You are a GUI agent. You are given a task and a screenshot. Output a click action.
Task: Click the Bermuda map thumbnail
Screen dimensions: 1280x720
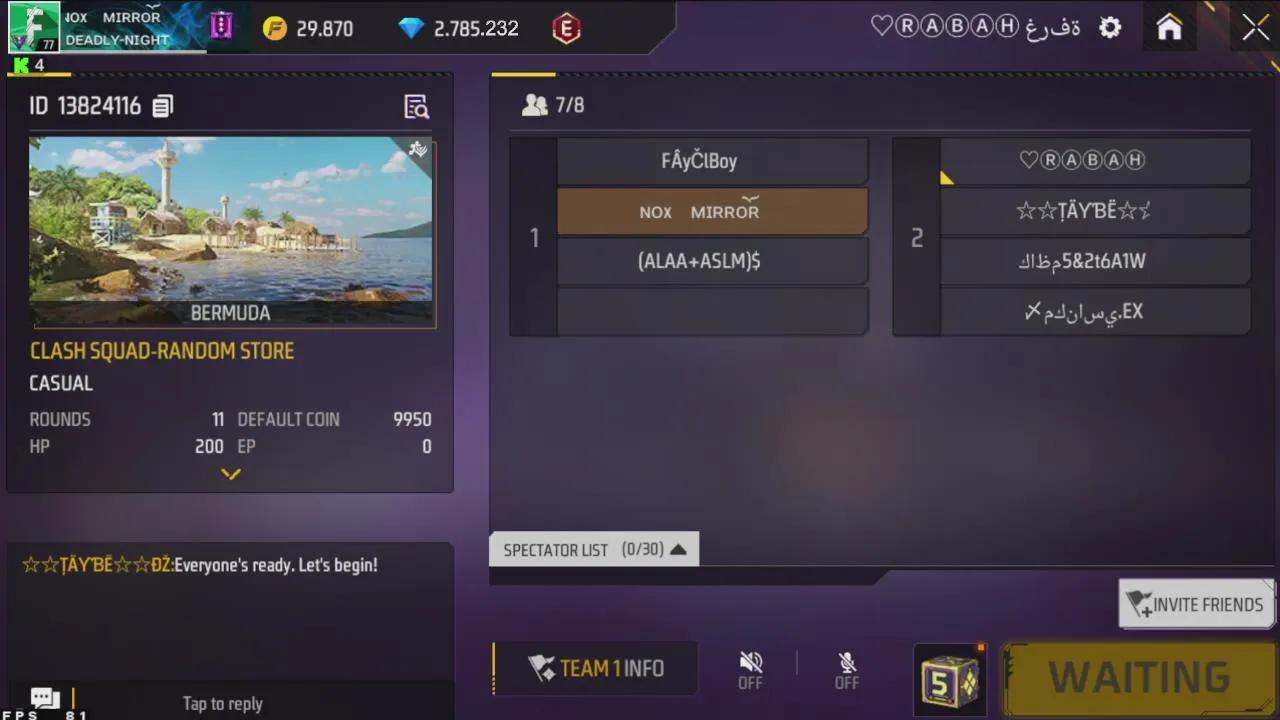[230, 230]
